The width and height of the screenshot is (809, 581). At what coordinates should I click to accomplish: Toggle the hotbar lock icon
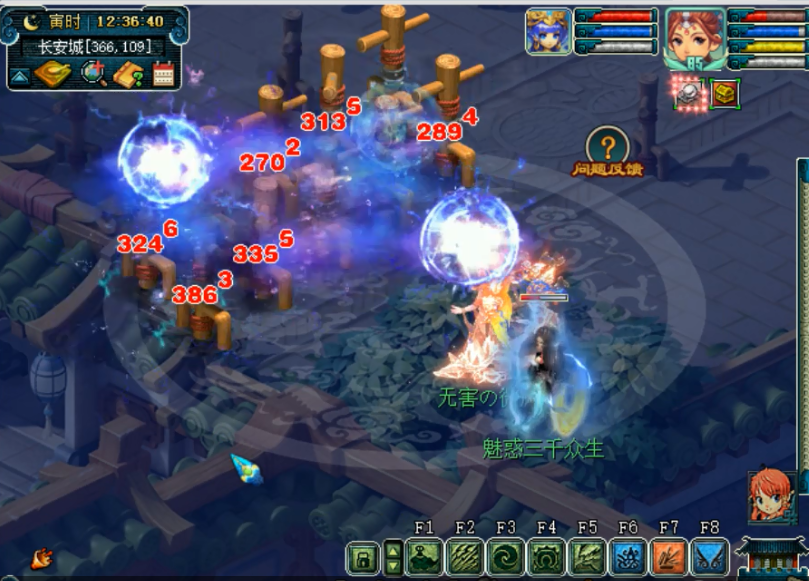pyautogui.click(x=363, y=557)
